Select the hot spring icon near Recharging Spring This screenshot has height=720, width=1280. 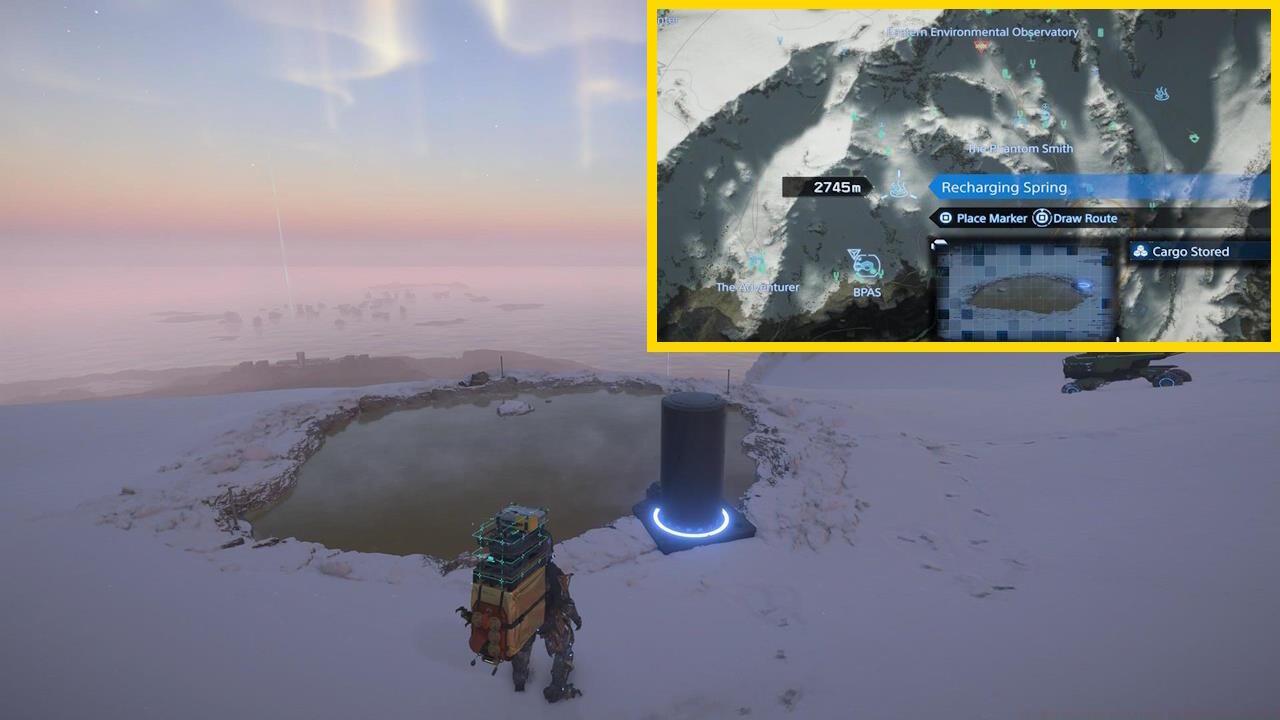click(898, 188)
